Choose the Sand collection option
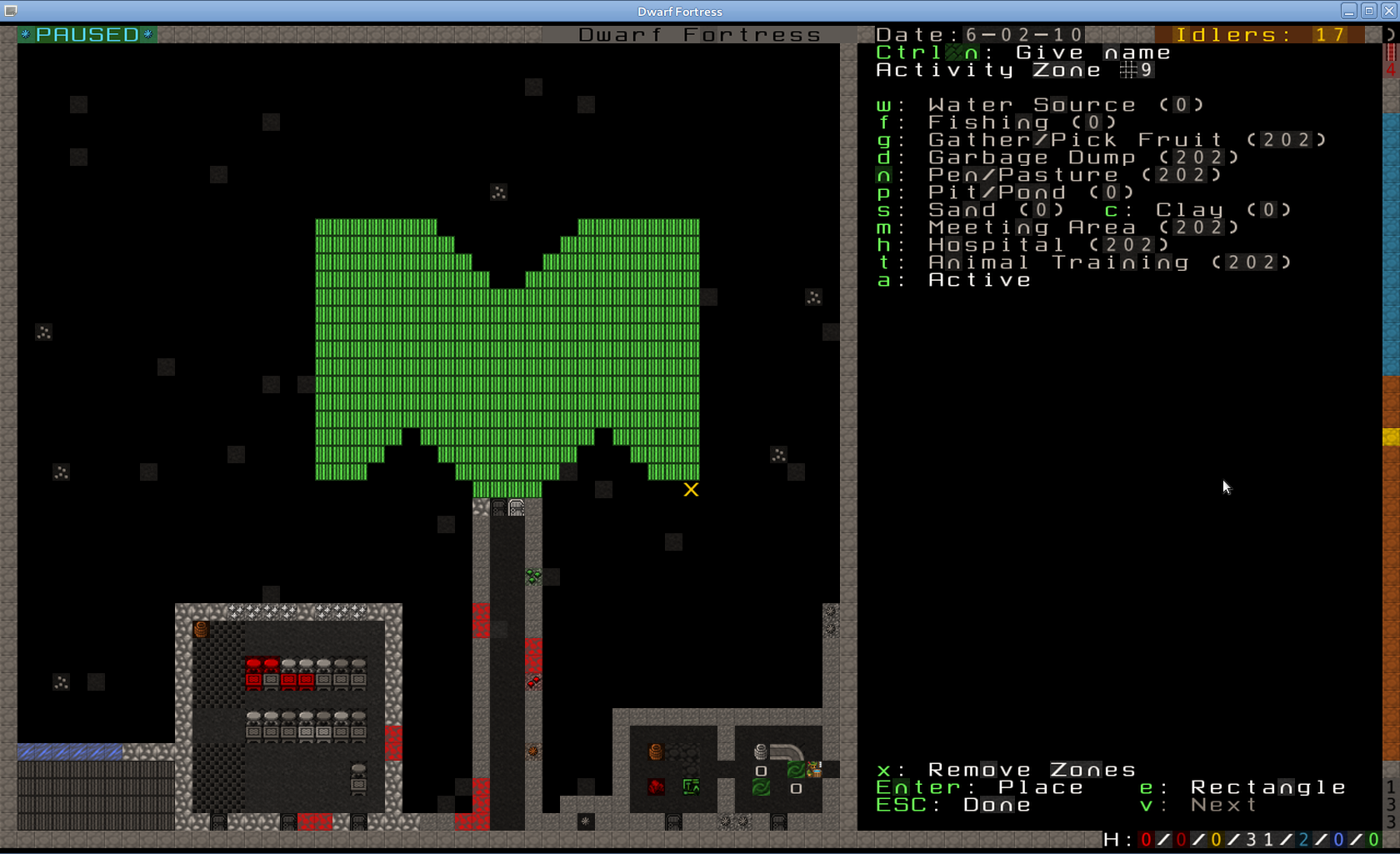 [x=962, y=210]
